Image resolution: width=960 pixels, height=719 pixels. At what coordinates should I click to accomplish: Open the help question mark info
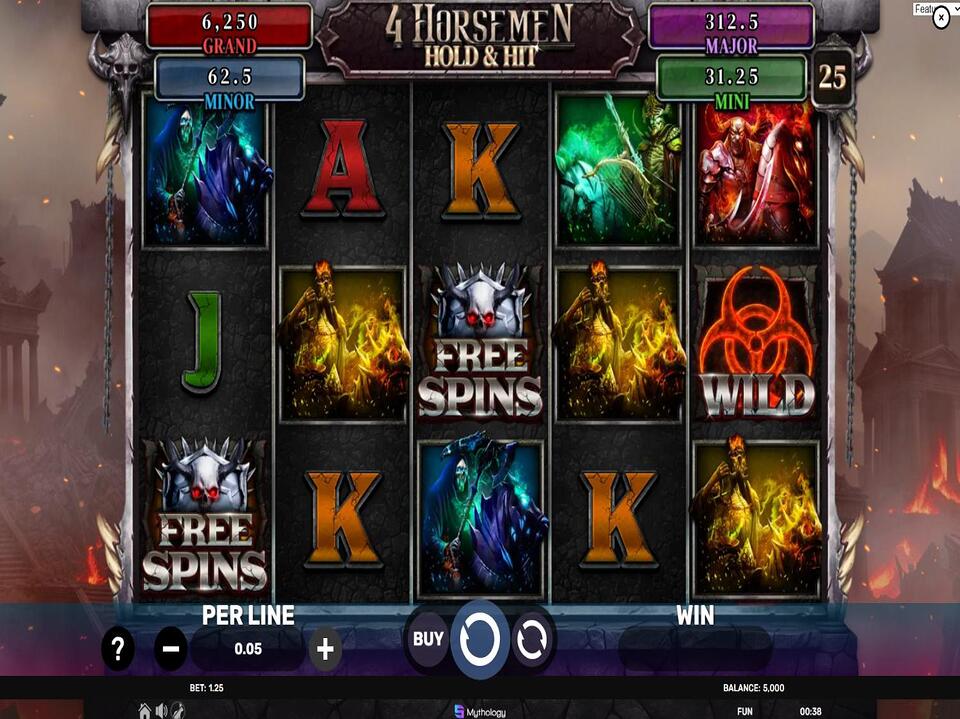coord(118,650)
